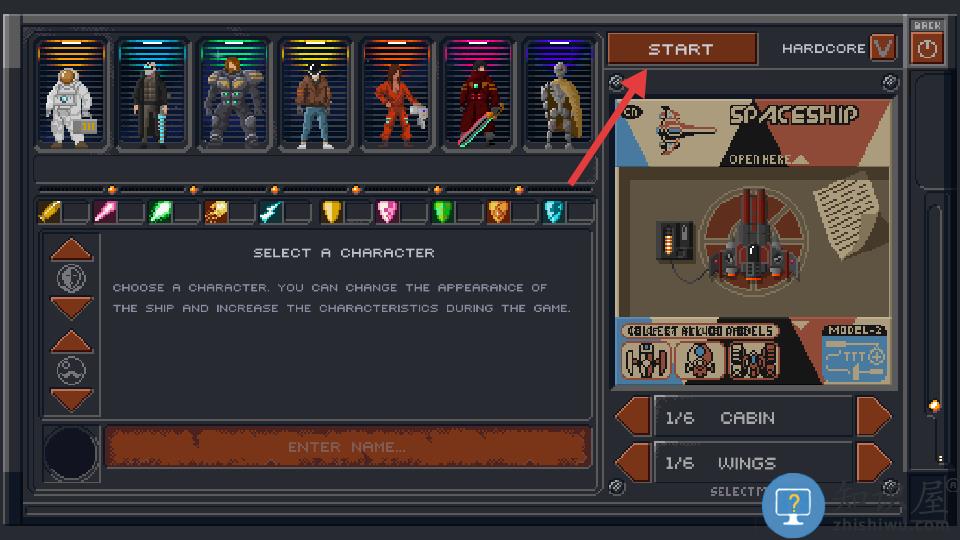Select the woman in orange jumpsuit

pos(398,97)
